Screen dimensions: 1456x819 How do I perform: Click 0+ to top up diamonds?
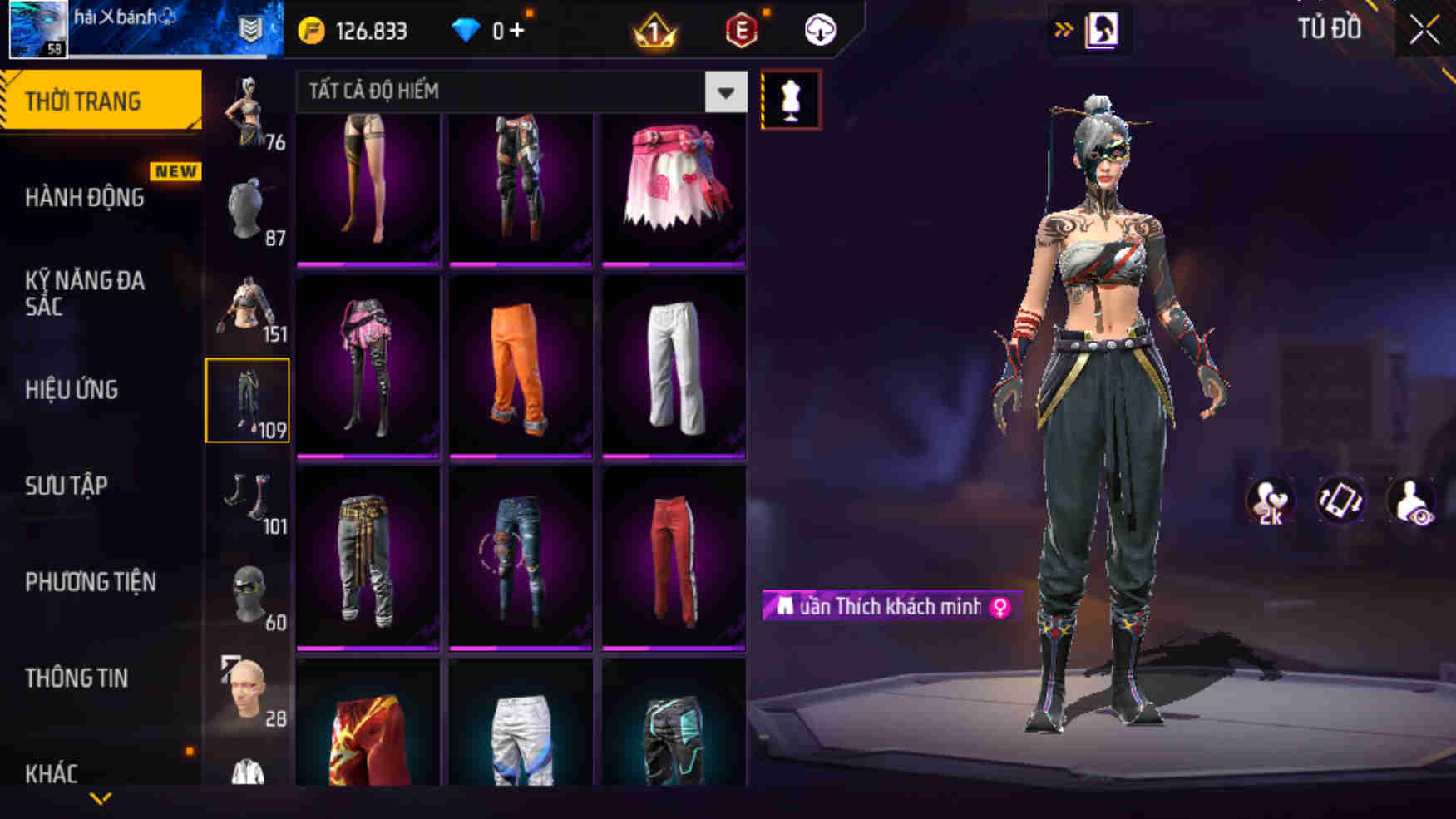(506, 28)
